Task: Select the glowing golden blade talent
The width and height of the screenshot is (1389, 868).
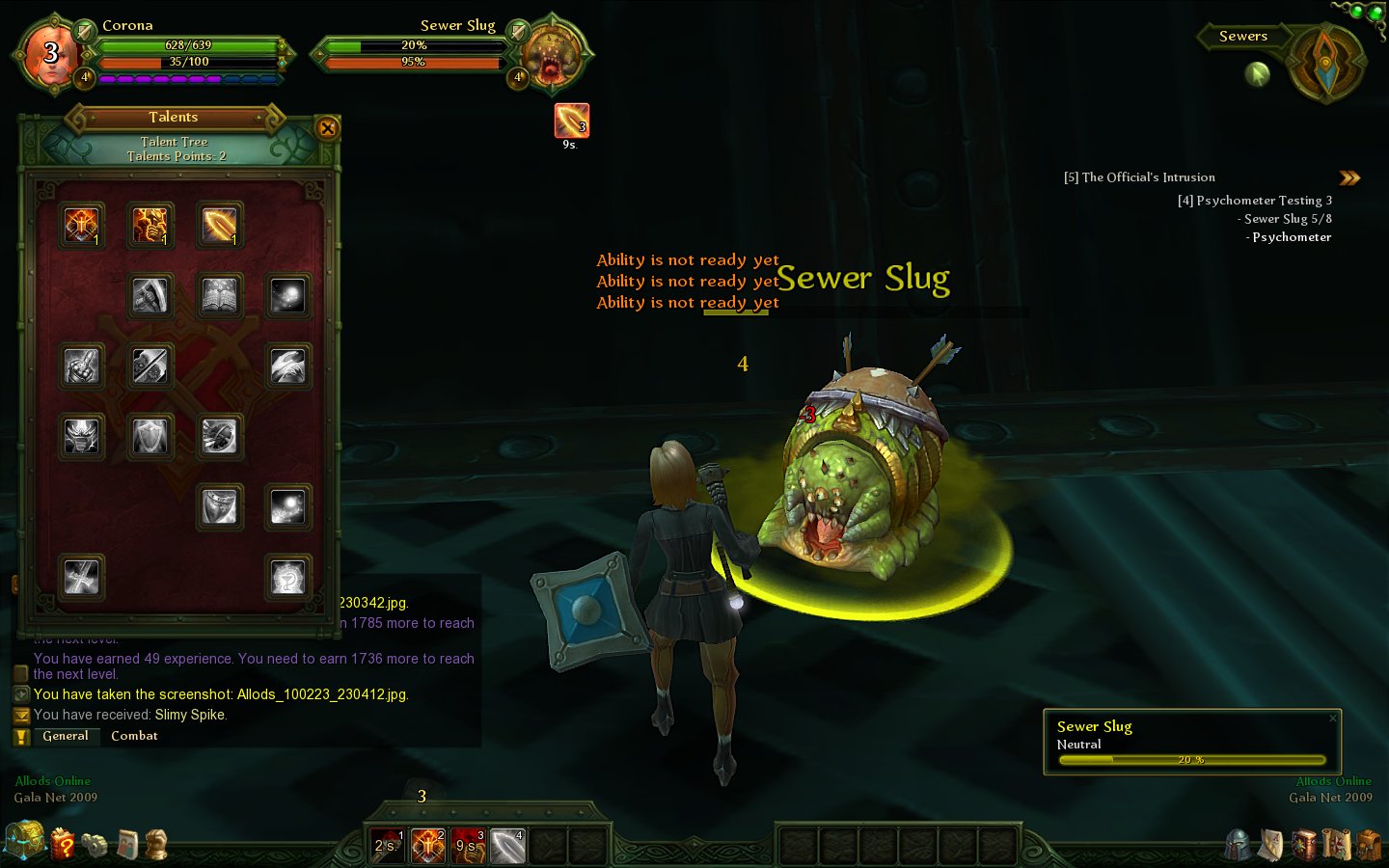Action: [219, 226]
